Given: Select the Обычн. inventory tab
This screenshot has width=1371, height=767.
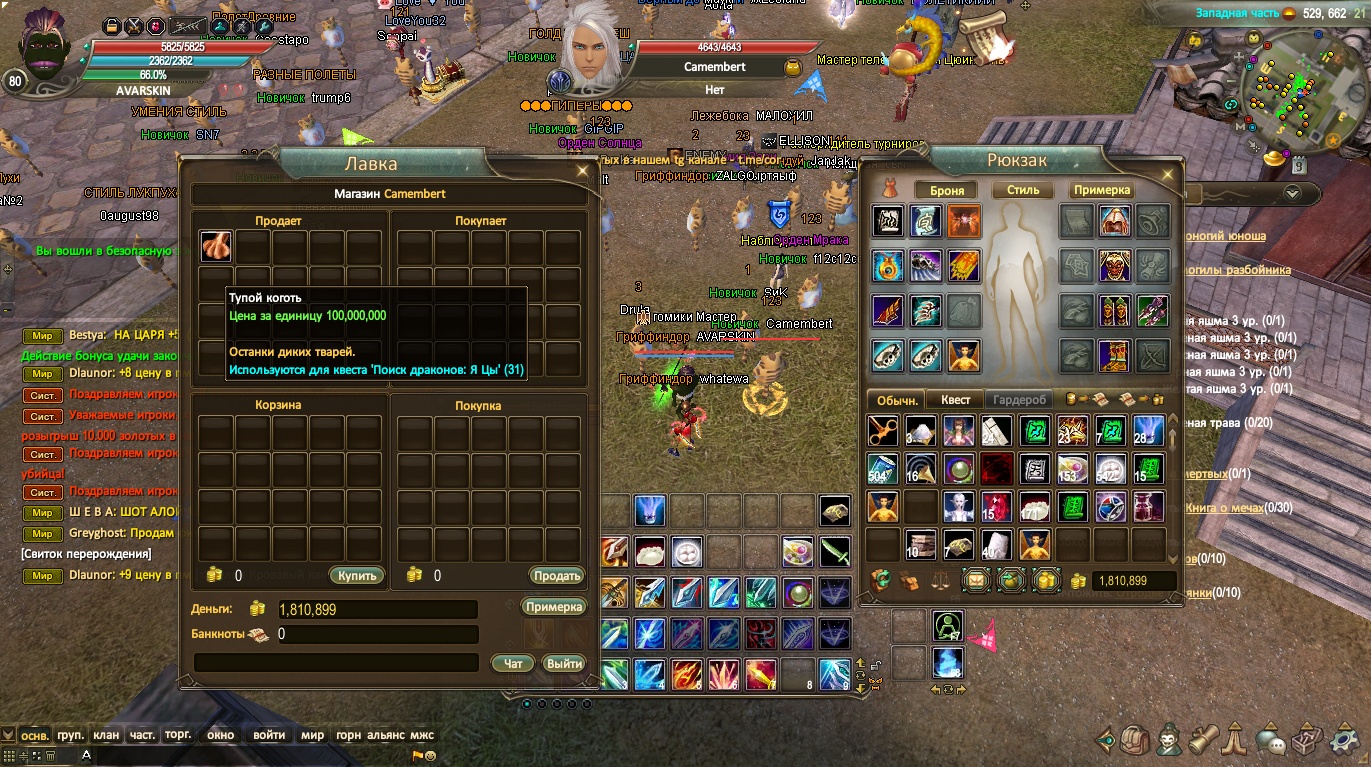Looking at the screenshot, I should (x=897, y=399).
